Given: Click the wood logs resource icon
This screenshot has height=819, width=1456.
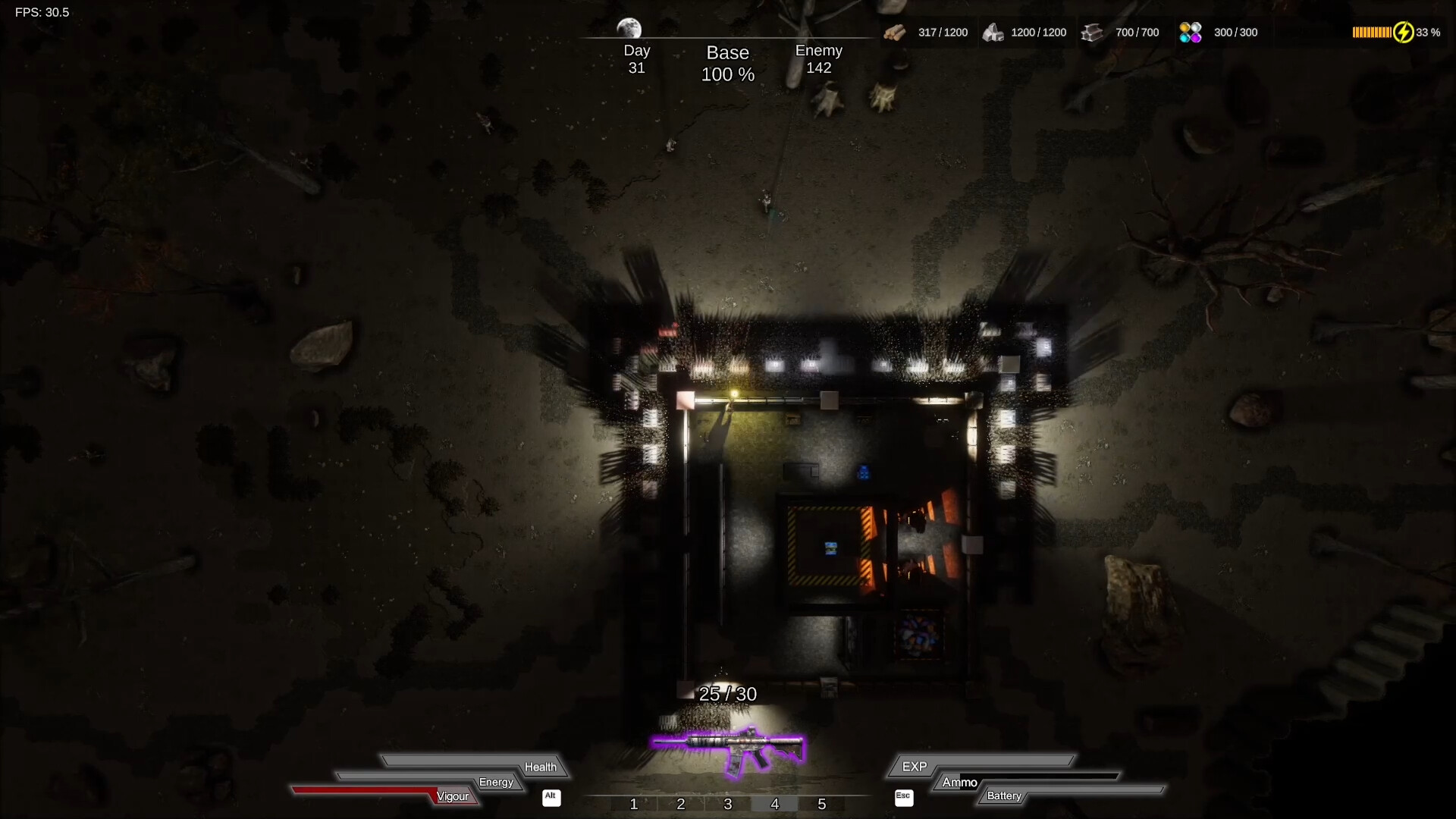Looking at the screenshot, I should point(895,33).
